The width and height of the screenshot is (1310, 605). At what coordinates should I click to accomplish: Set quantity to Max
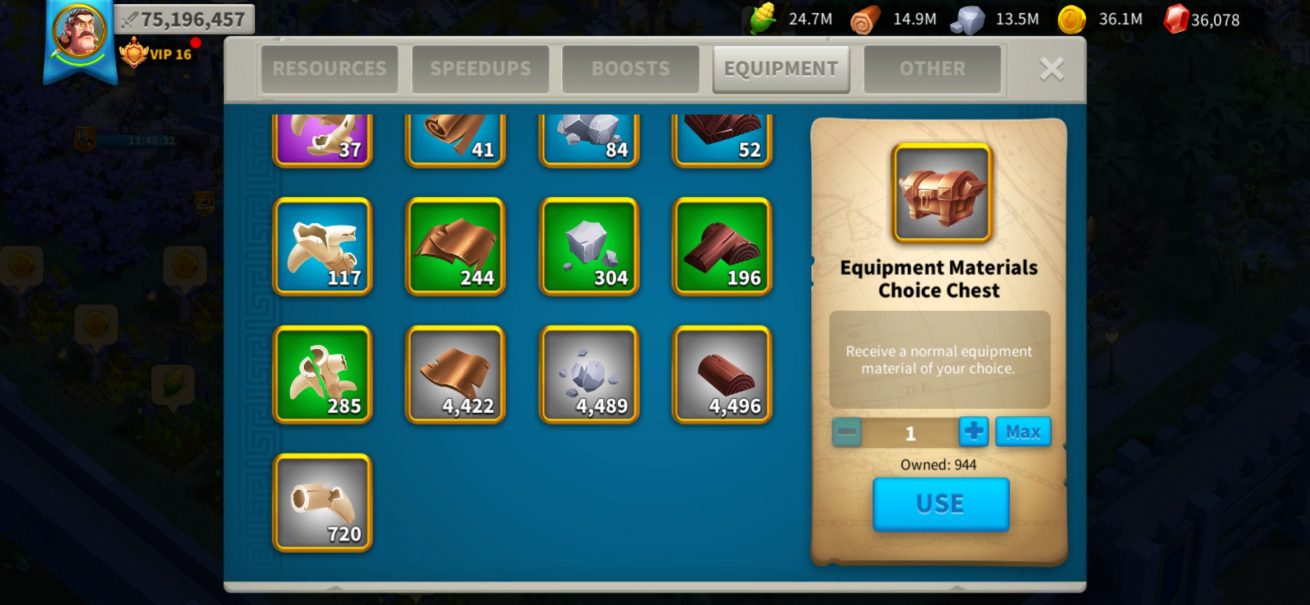[1023, 432]
